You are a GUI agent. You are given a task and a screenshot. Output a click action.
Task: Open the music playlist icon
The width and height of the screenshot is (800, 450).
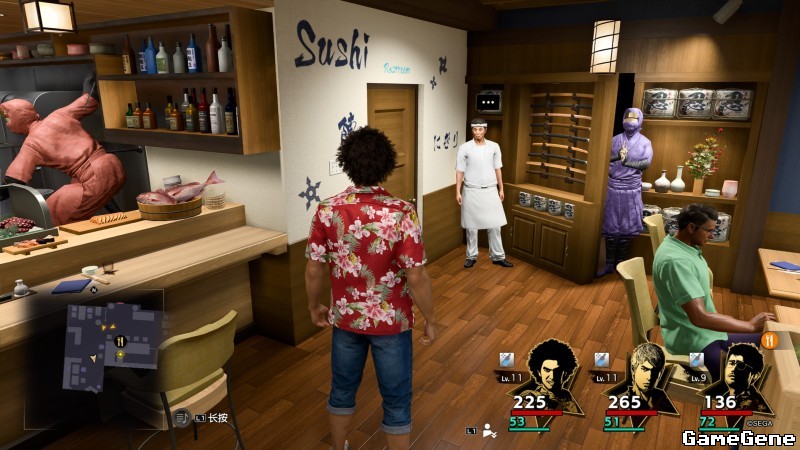coord(182,417)
